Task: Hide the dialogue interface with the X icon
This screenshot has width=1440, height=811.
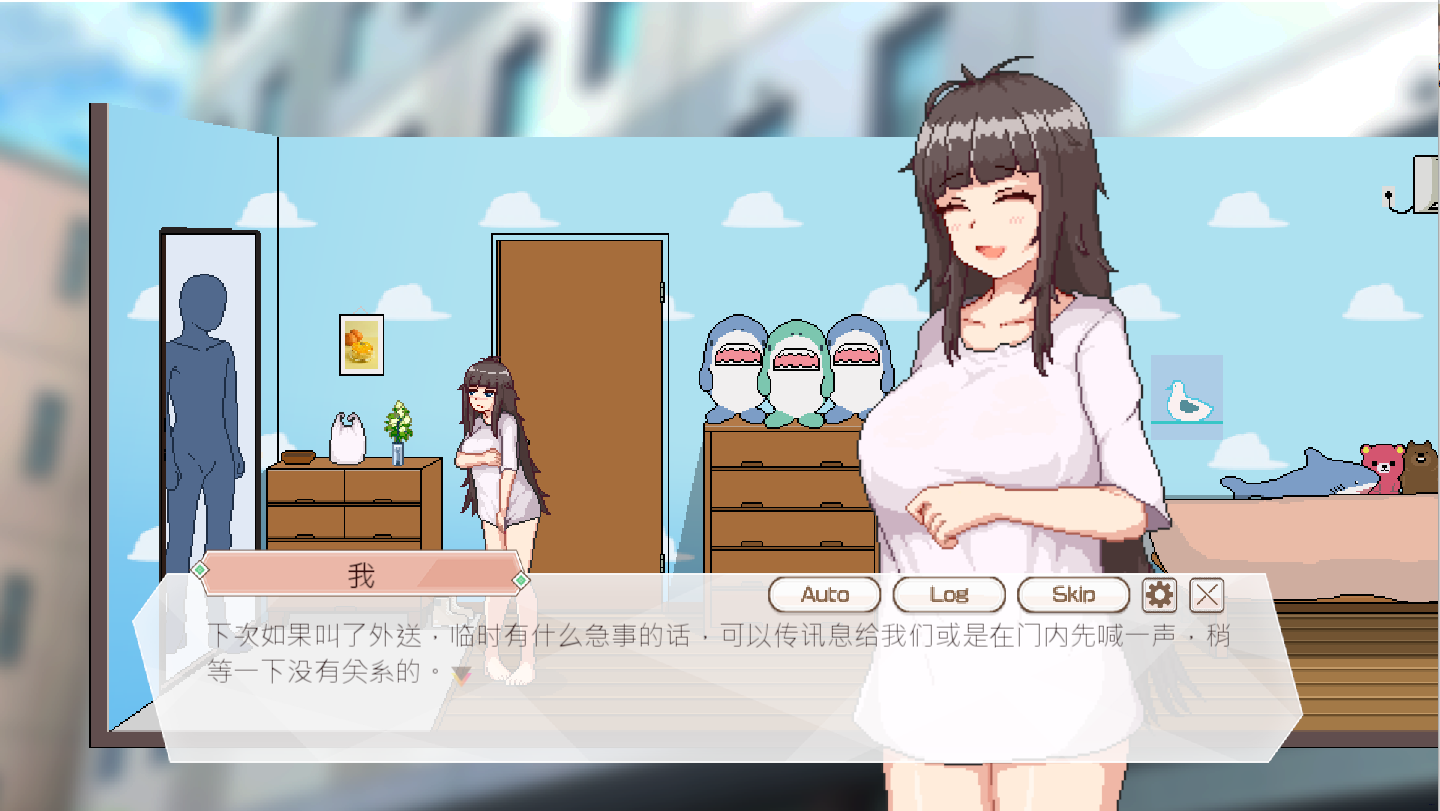Action: (1205, 593)
